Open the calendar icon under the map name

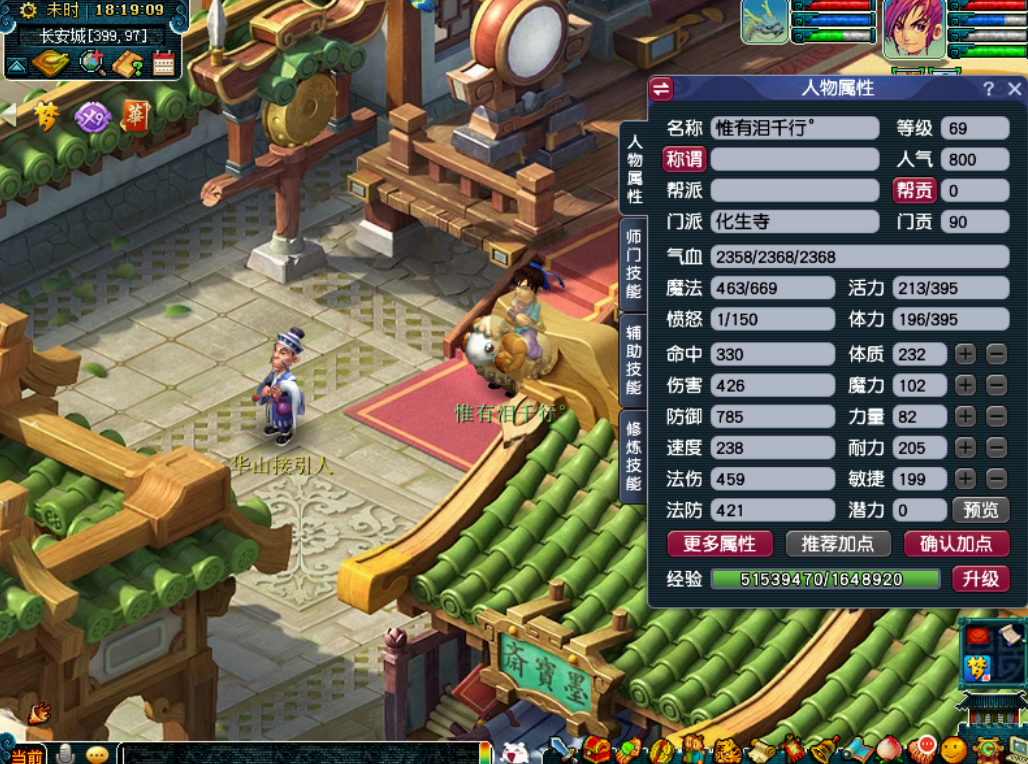point(164,64)
